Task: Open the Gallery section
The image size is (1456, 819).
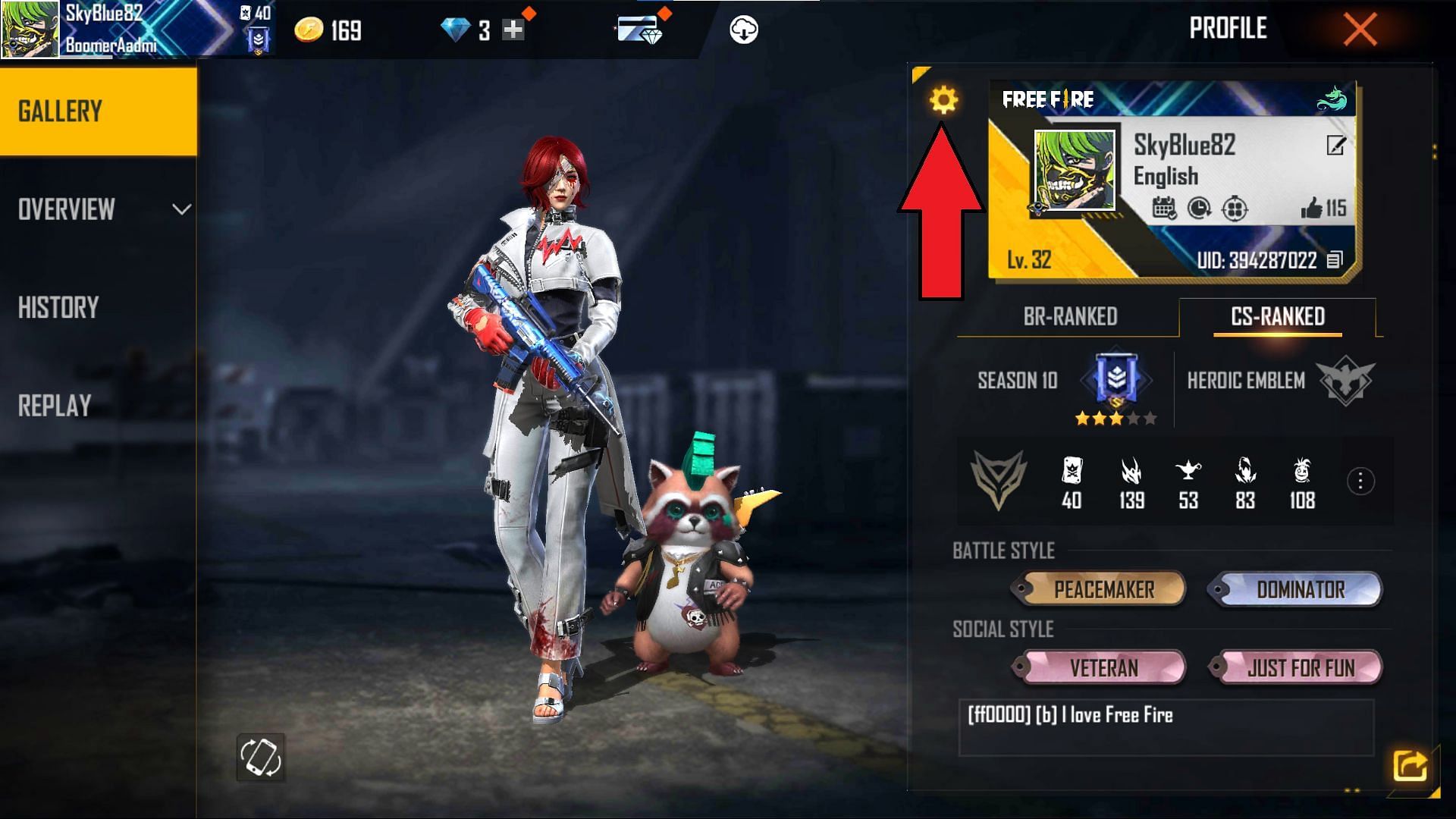Action: [99, 111]
